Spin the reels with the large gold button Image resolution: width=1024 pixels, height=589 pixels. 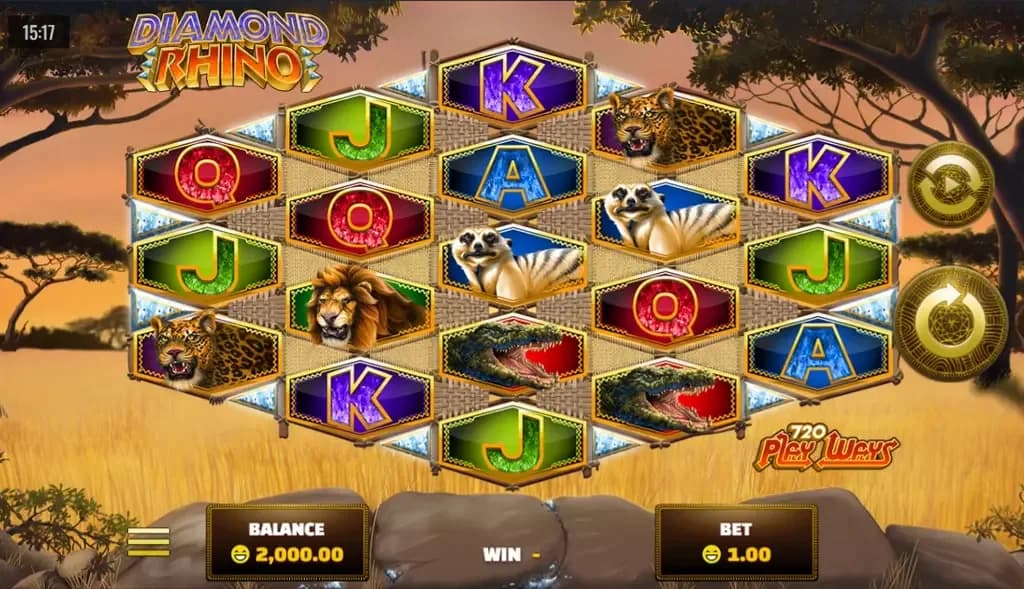[x=949, y=323]
